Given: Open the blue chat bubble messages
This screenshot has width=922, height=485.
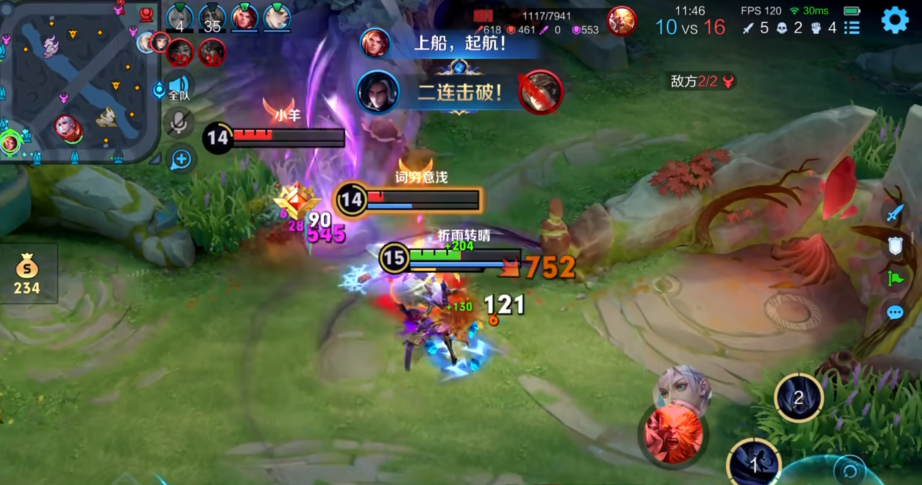Looking at the screenshot, I should coord(895,312).
